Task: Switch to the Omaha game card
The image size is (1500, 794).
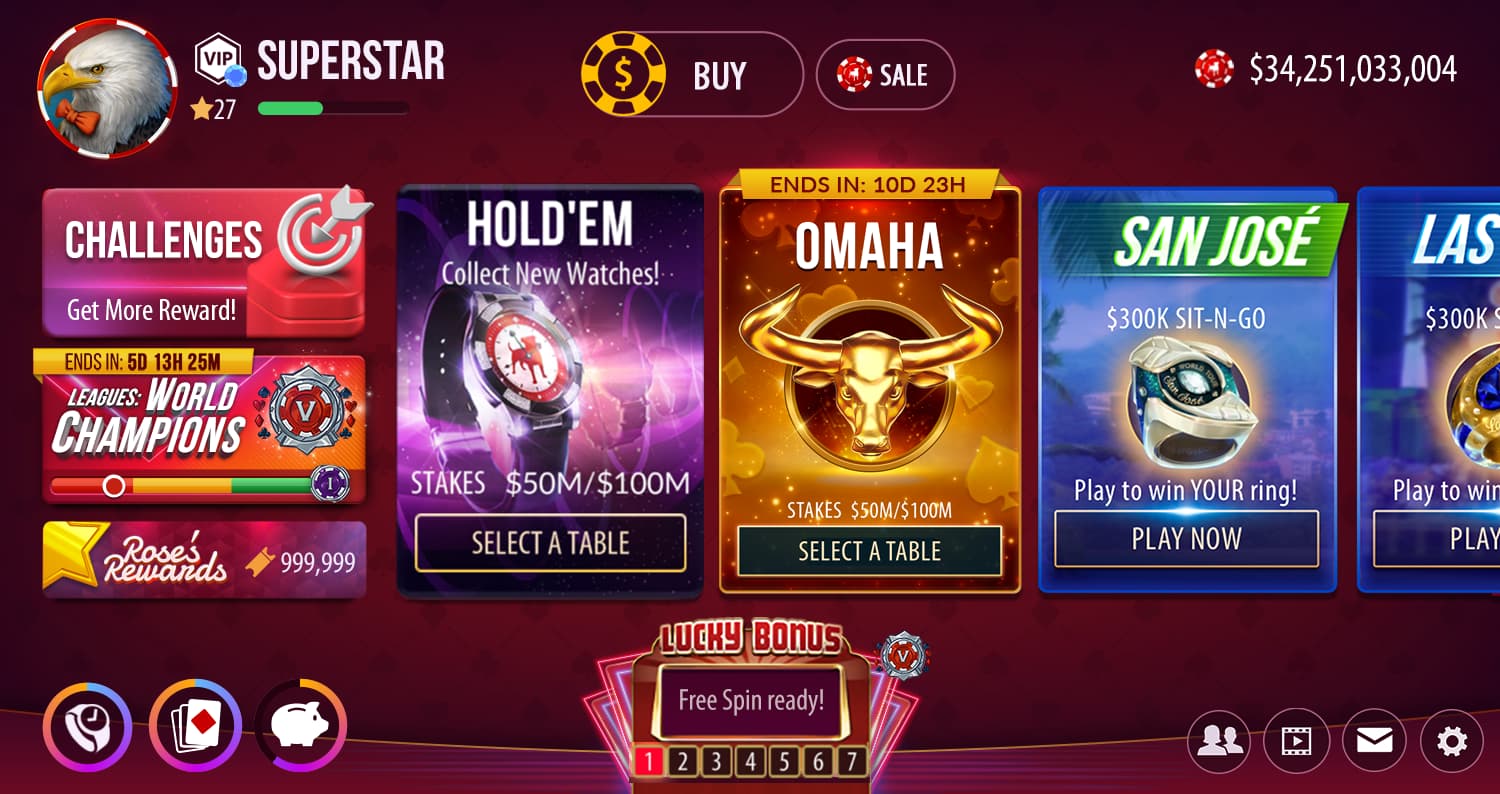Action: coord(868,380)
